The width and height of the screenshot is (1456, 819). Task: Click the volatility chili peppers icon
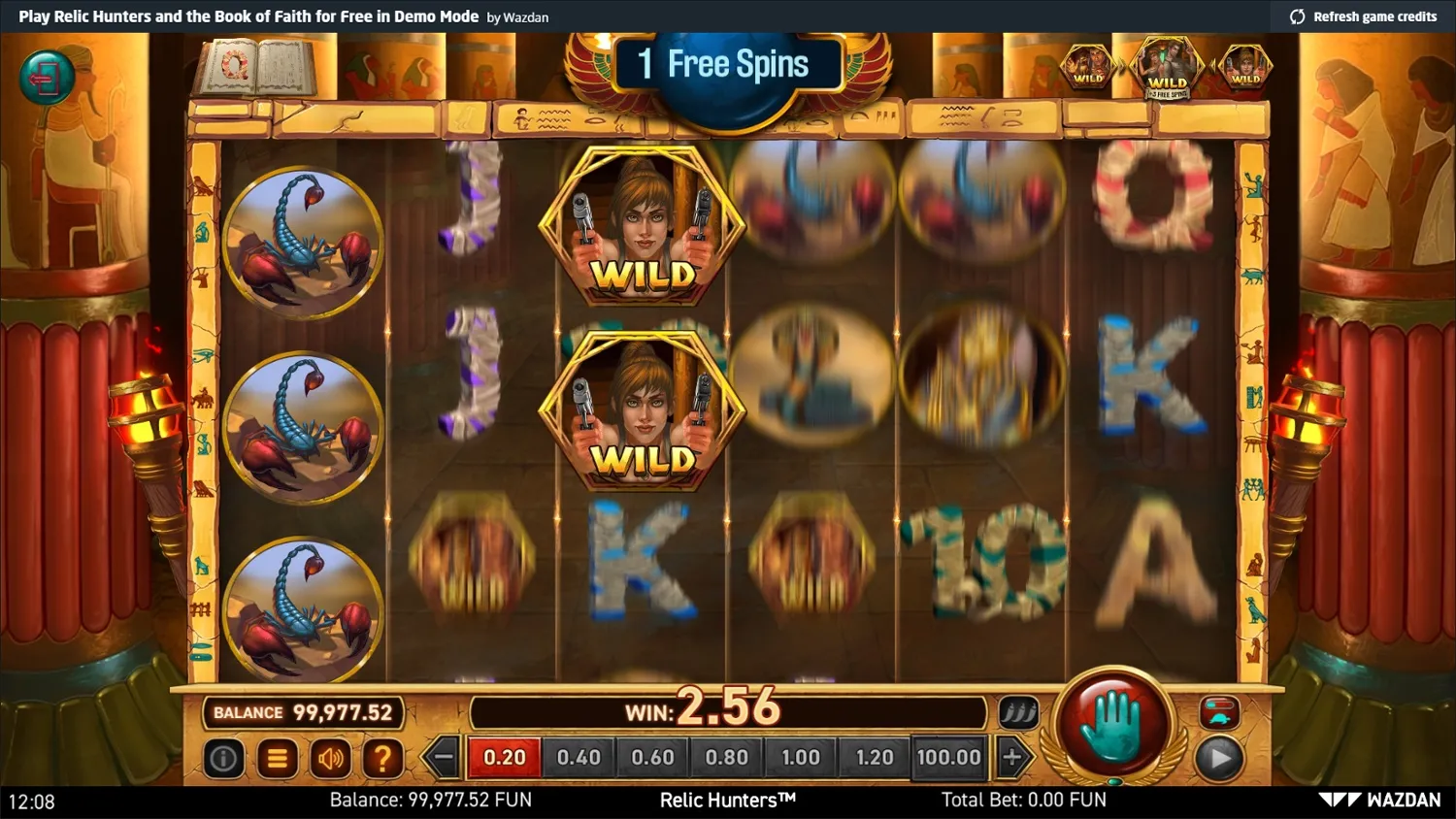pyautogui.click(x=1020, y=711)
